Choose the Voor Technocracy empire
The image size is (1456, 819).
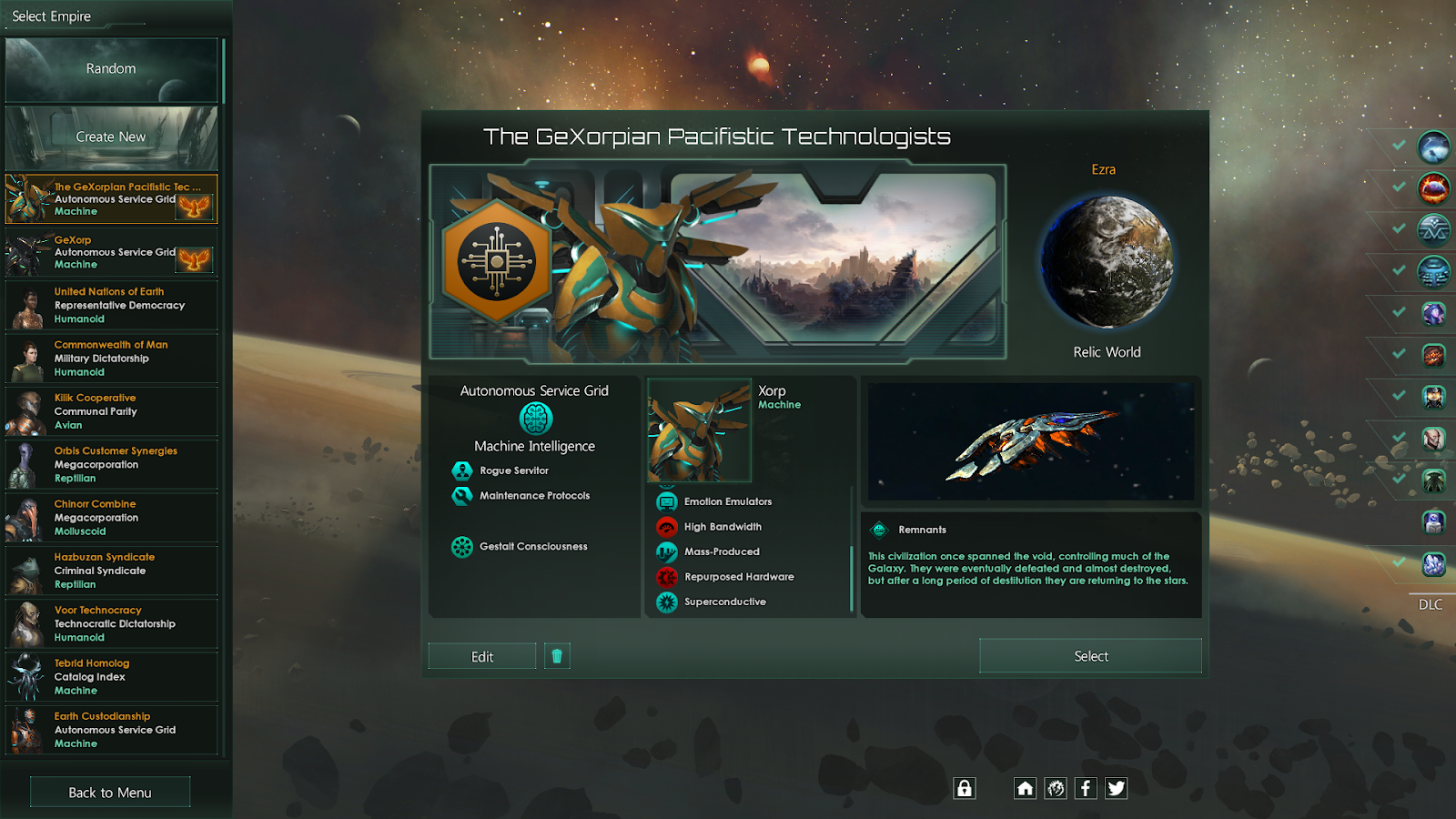click(111, 623)
